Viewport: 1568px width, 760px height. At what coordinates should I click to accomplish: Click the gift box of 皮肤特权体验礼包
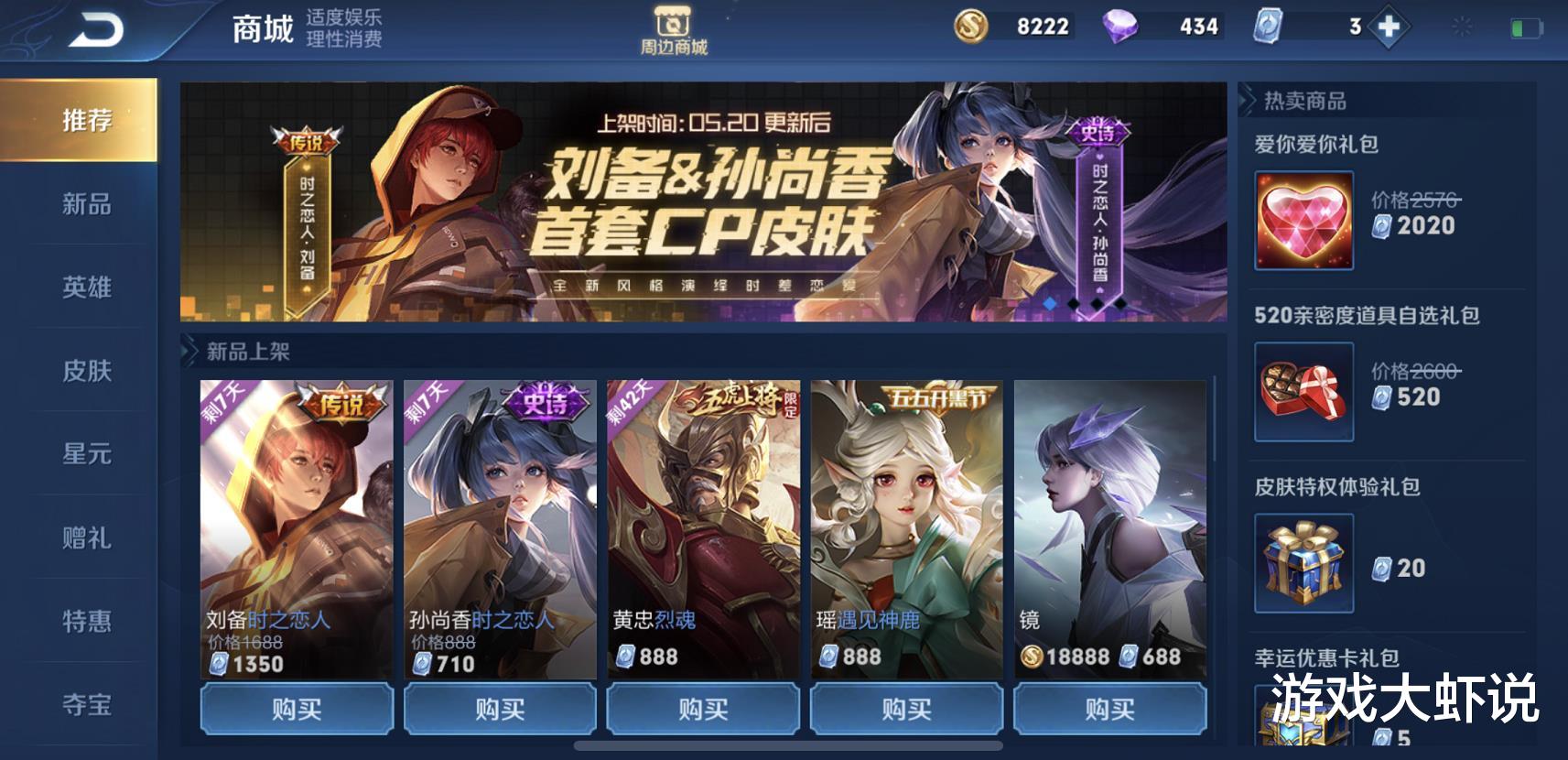click(x=1303, y=564)
